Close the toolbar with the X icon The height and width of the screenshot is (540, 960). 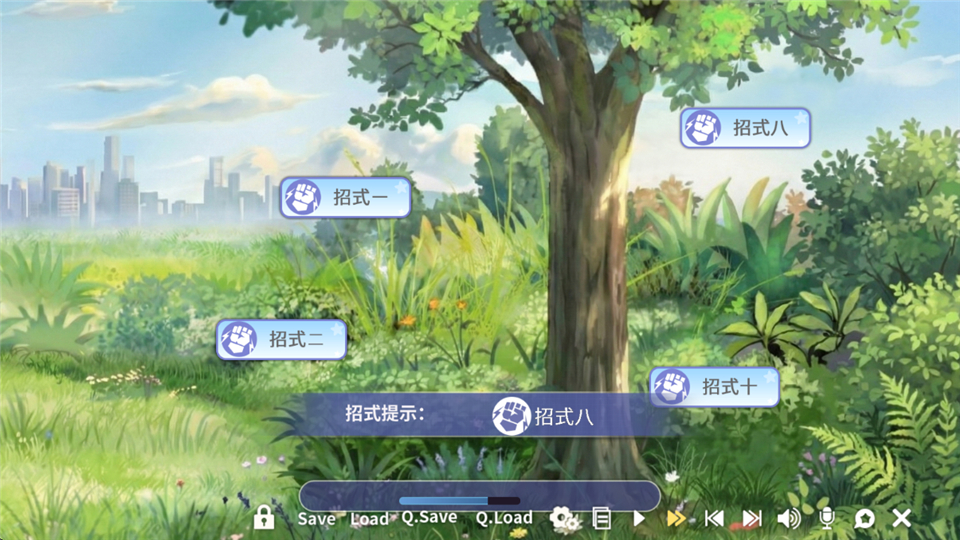point(901,518)
